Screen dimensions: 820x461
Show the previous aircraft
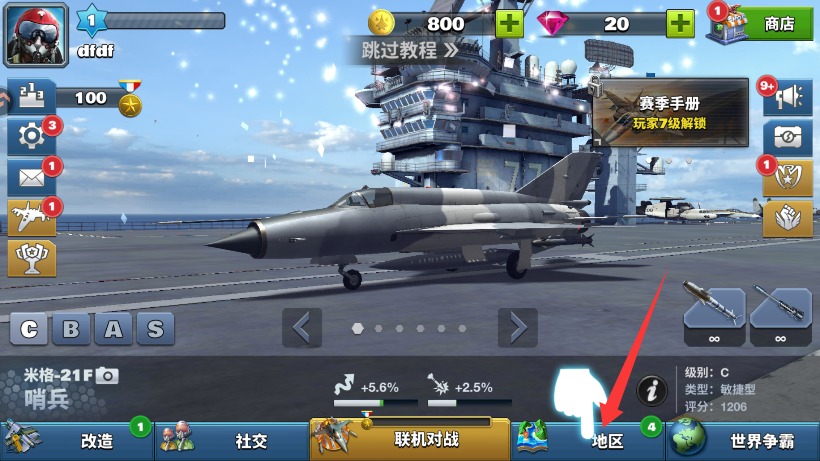tap(302, 327)
